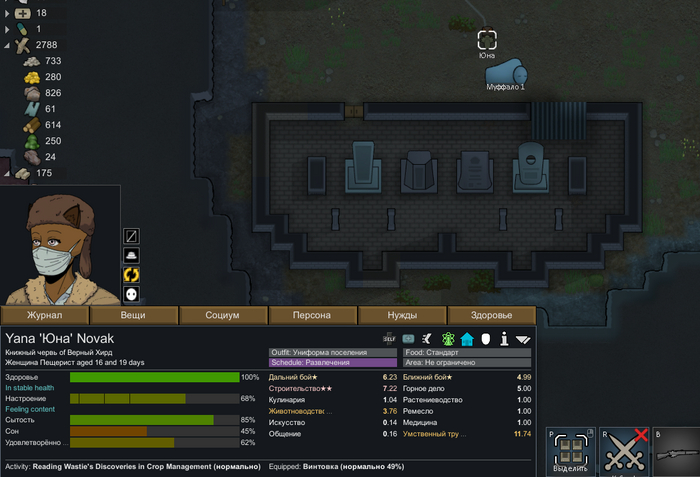Click the blue house icon
Image resolution: width=700 pixels, height=477 pixels.
point(466,339)
